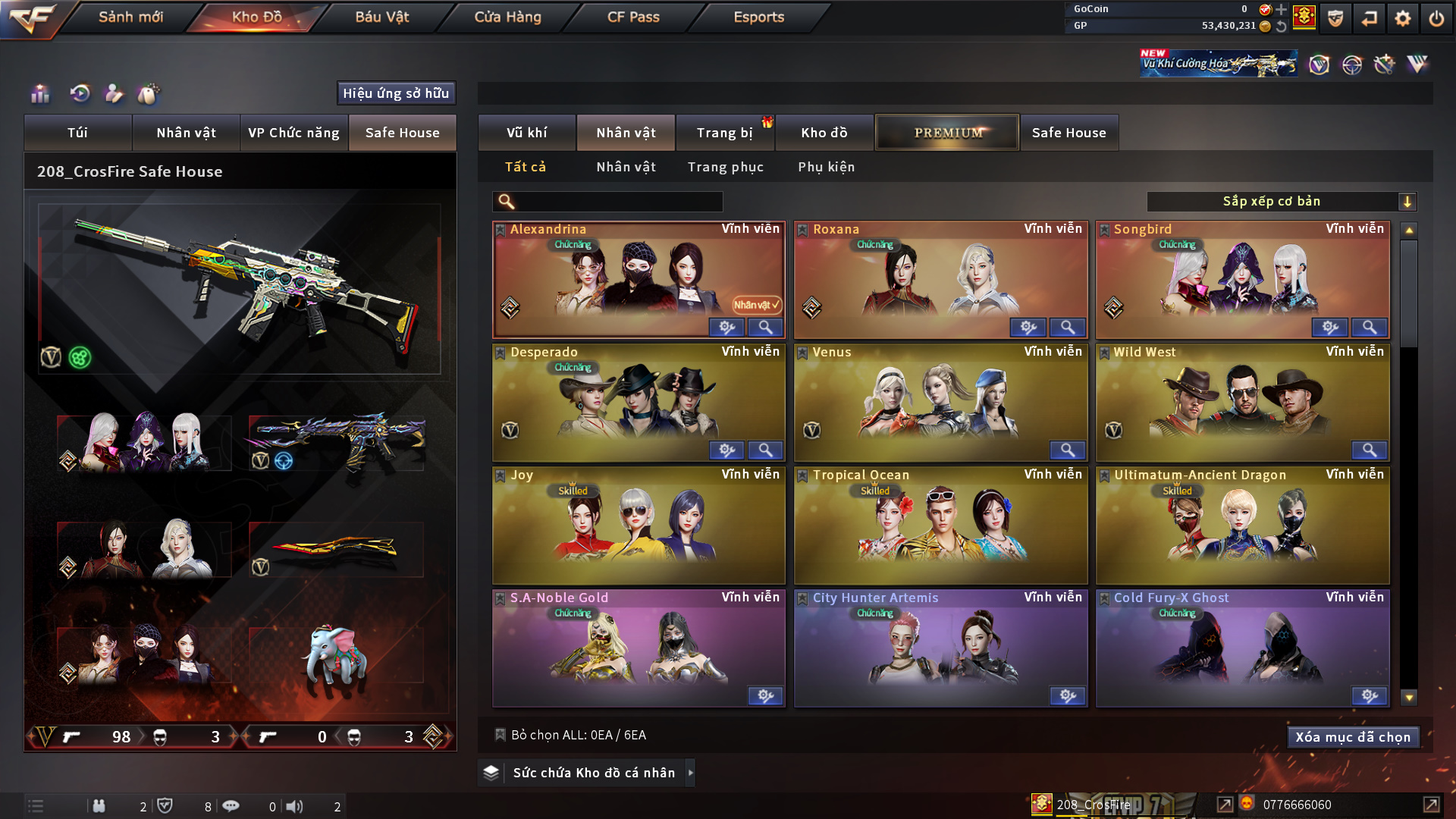1456x819 pixels.
Task: Open the Hiệu ứng sở hữu button
Action: coord(396,93)
